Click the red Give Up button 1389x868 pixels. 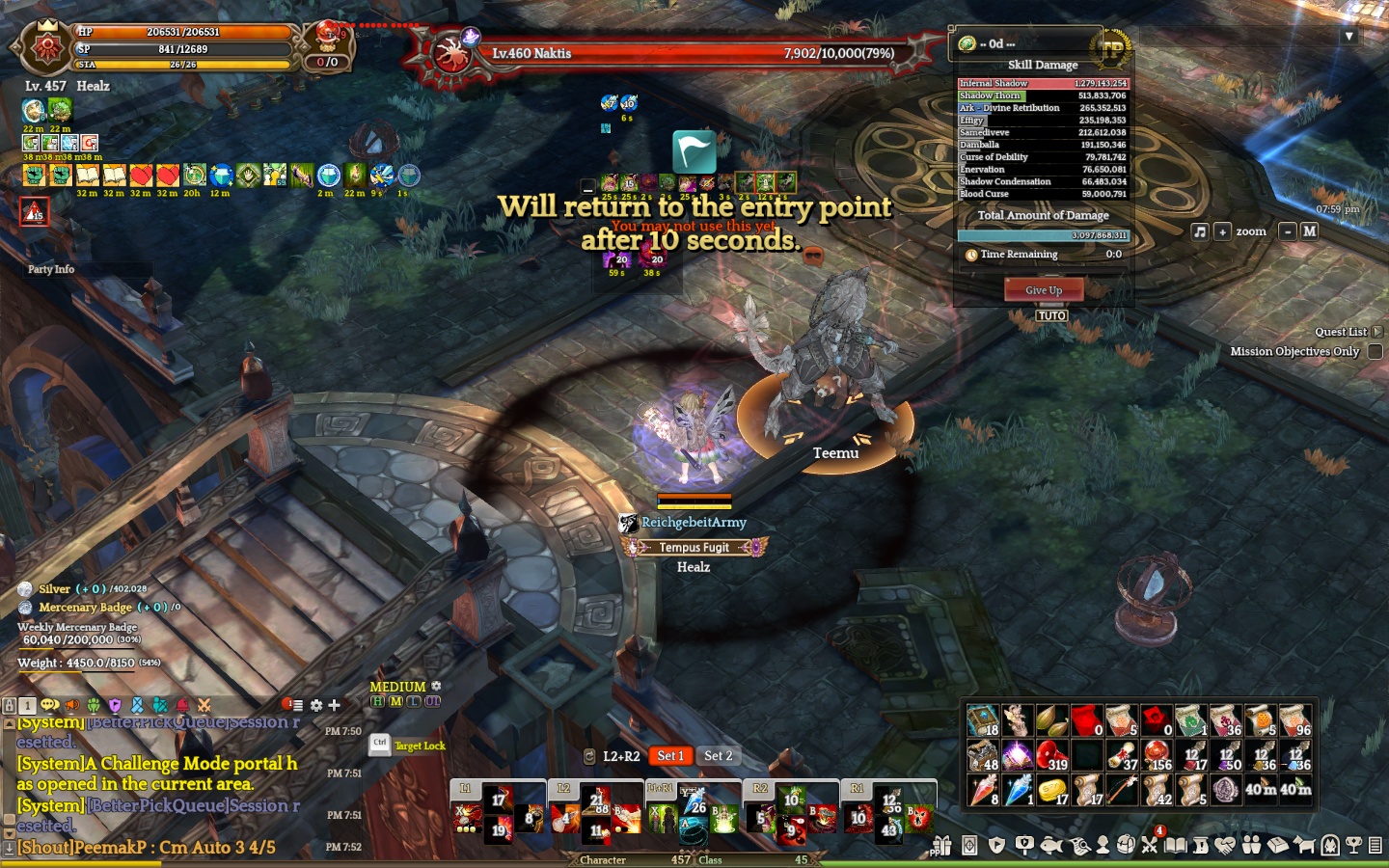click(1044, 290)
